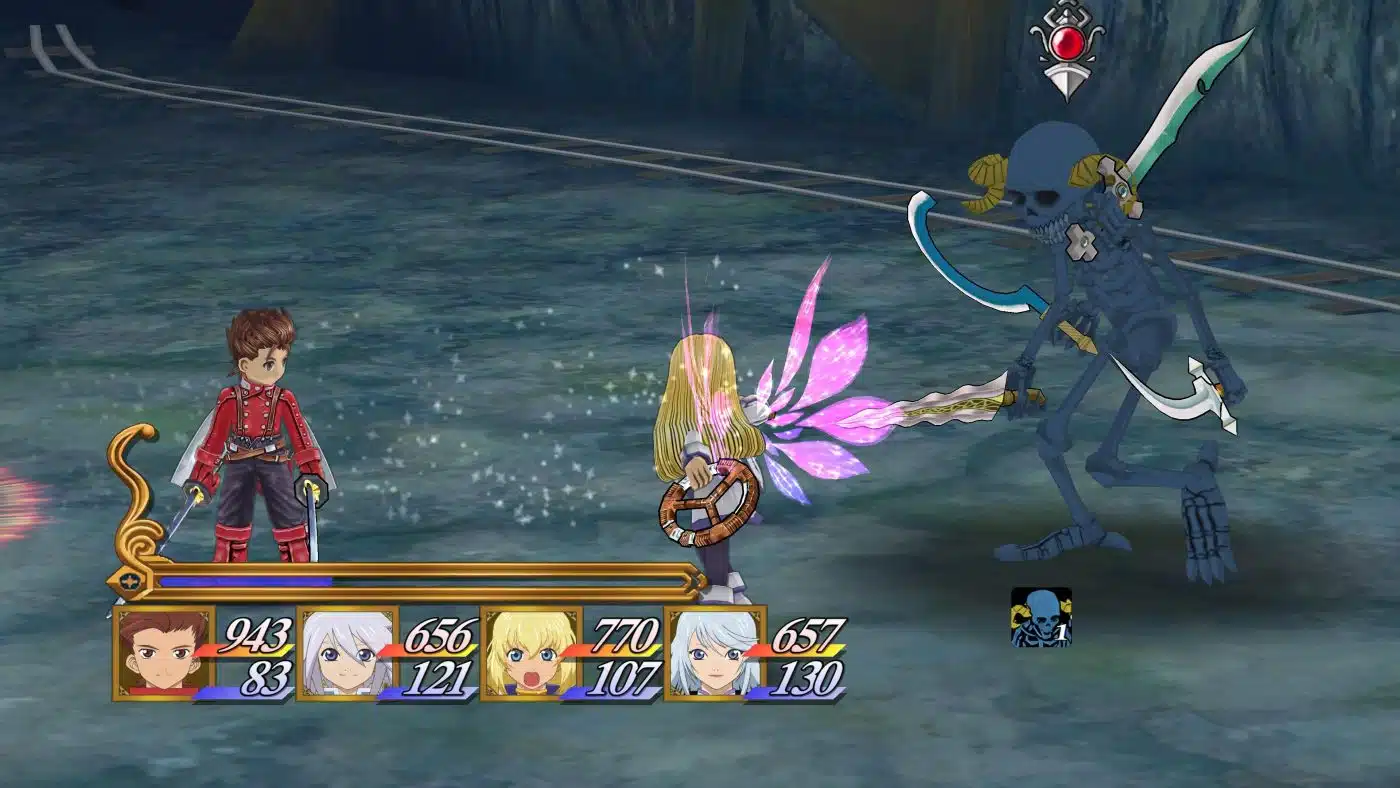Choose the silver-haired portrait with 656 HP
Viewport: 1400px width, 788px height.
[x=347, y=653]
